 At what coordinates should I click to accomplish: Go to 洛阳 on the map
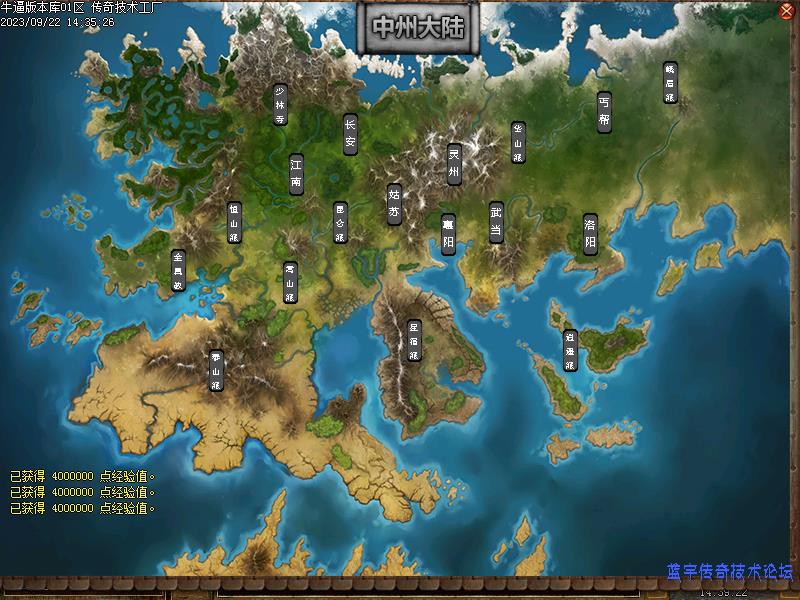pos(590,234)
